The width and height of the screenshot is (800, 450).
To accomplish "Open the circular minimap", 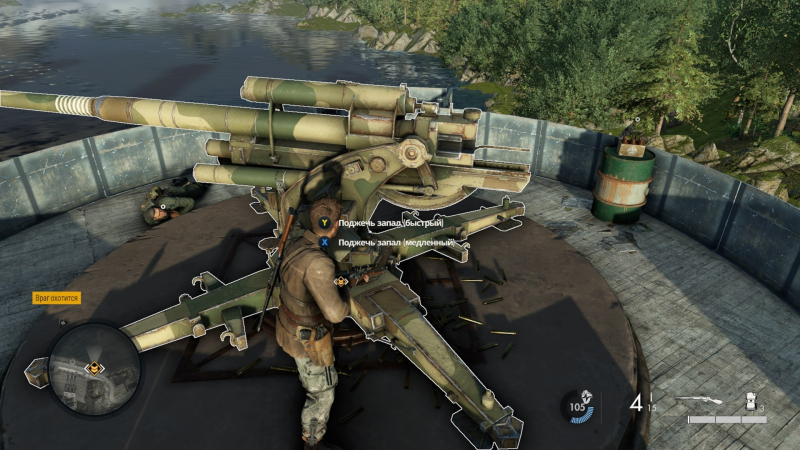I will [94, 369].
